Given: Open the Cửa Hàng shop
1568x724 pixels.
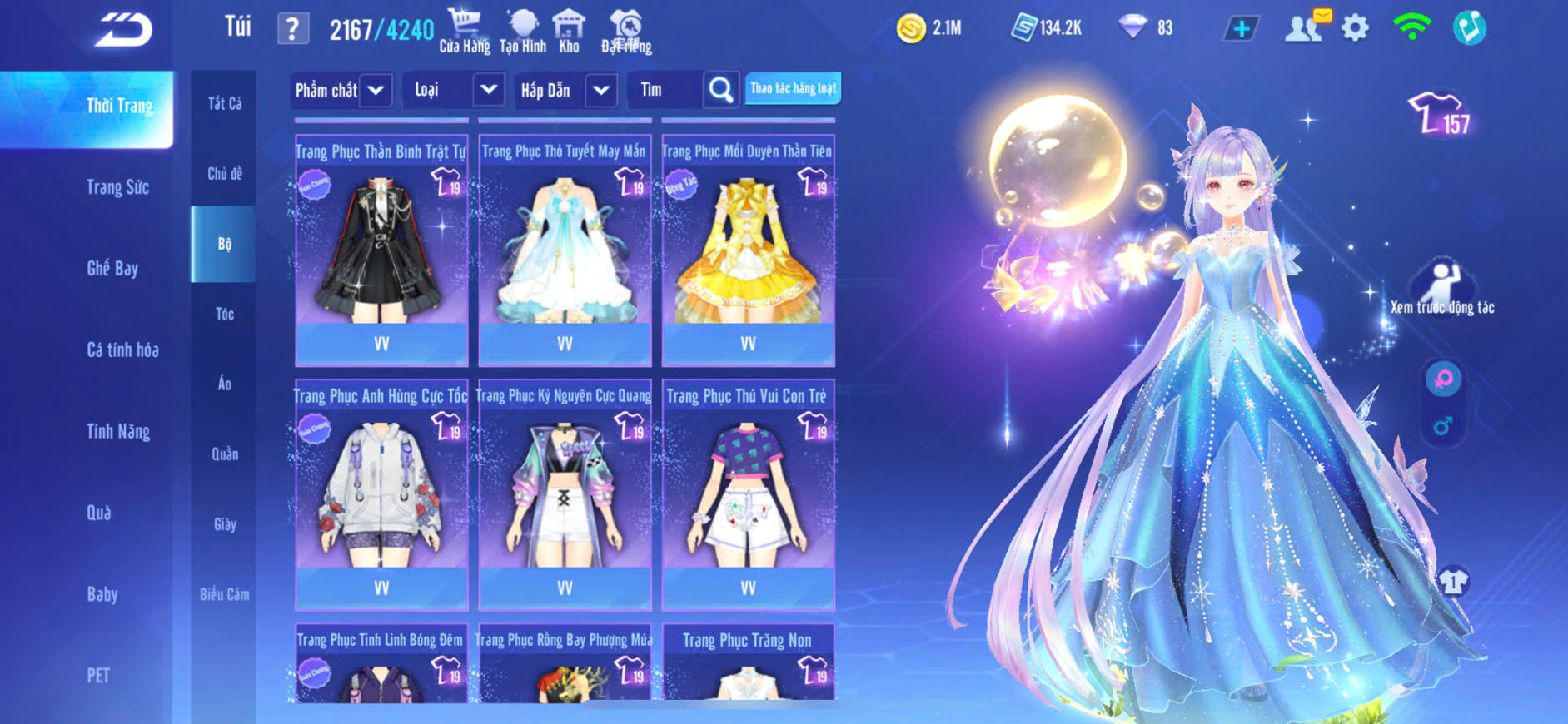Looking at the screenshot, I should coord(465,31).
